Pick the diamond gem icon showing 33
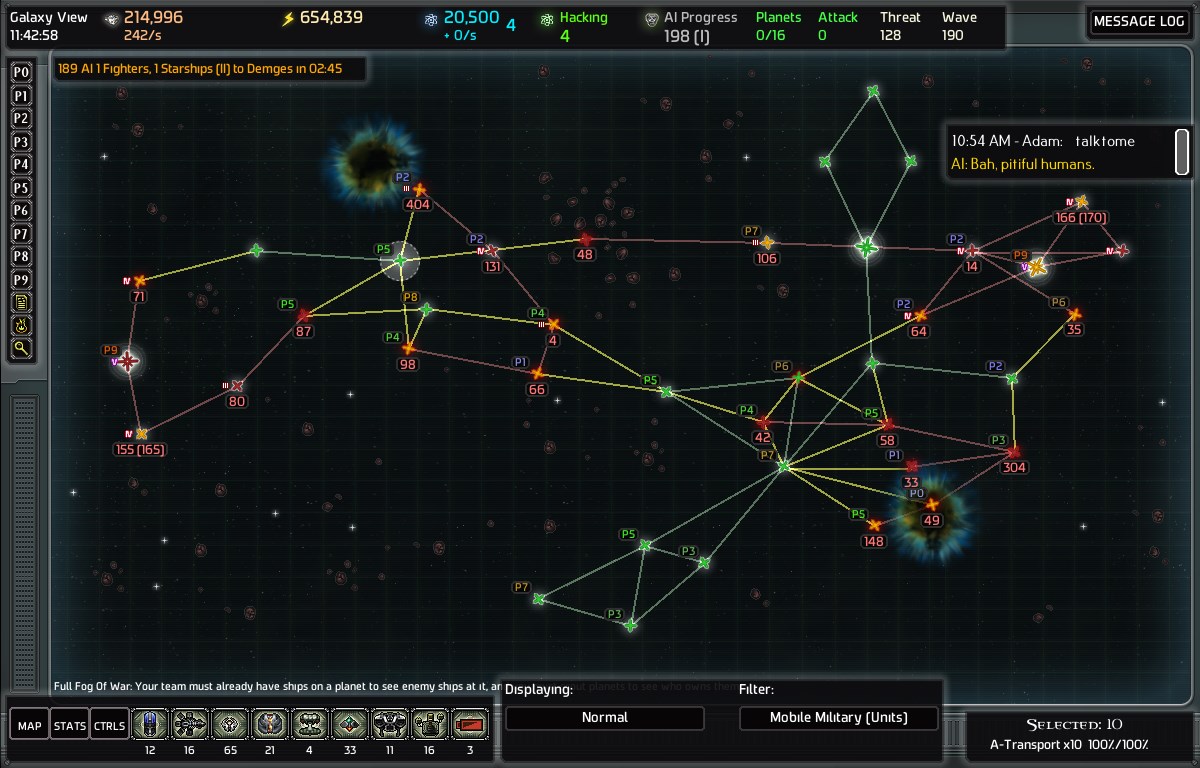1200x768 pixels. [x=349, y=723]
